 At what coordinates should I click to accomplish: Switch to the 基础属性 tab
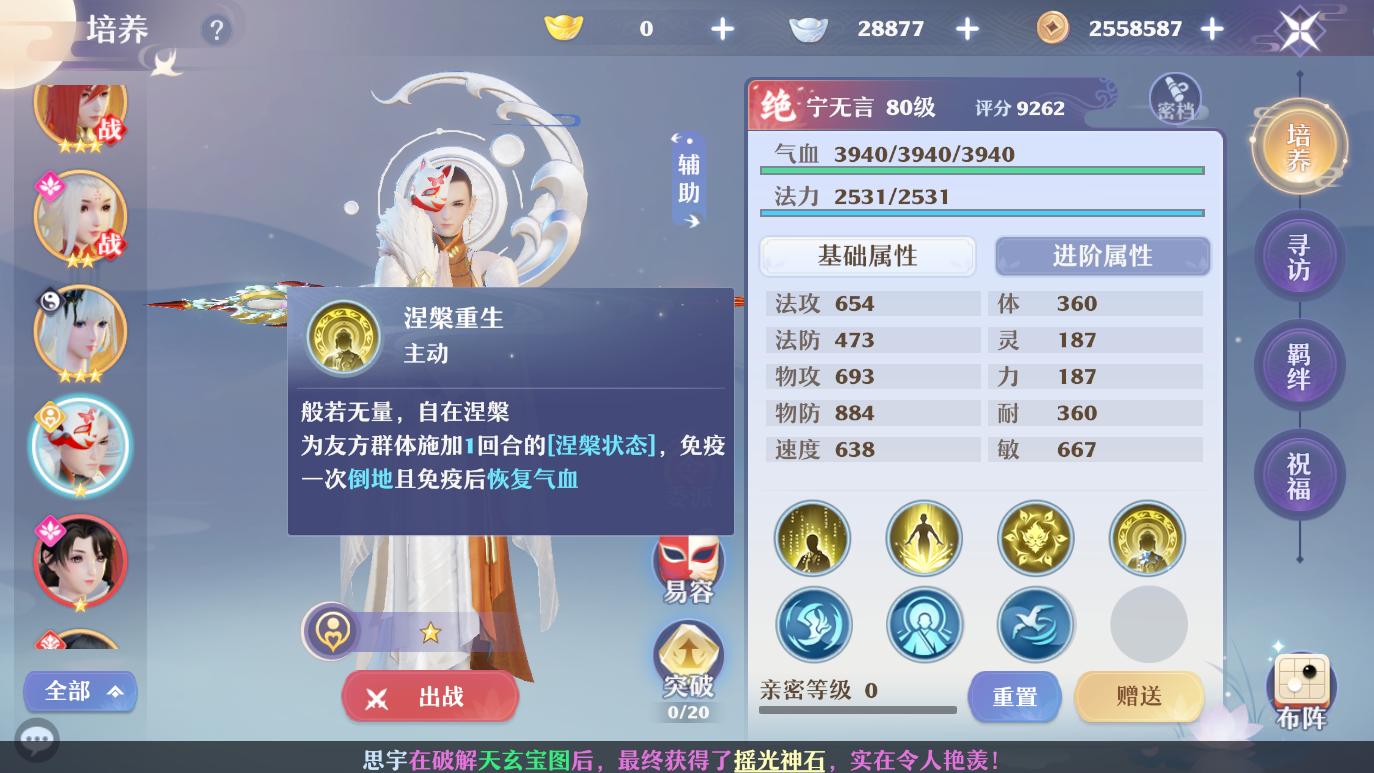click(x=867, y=256)
